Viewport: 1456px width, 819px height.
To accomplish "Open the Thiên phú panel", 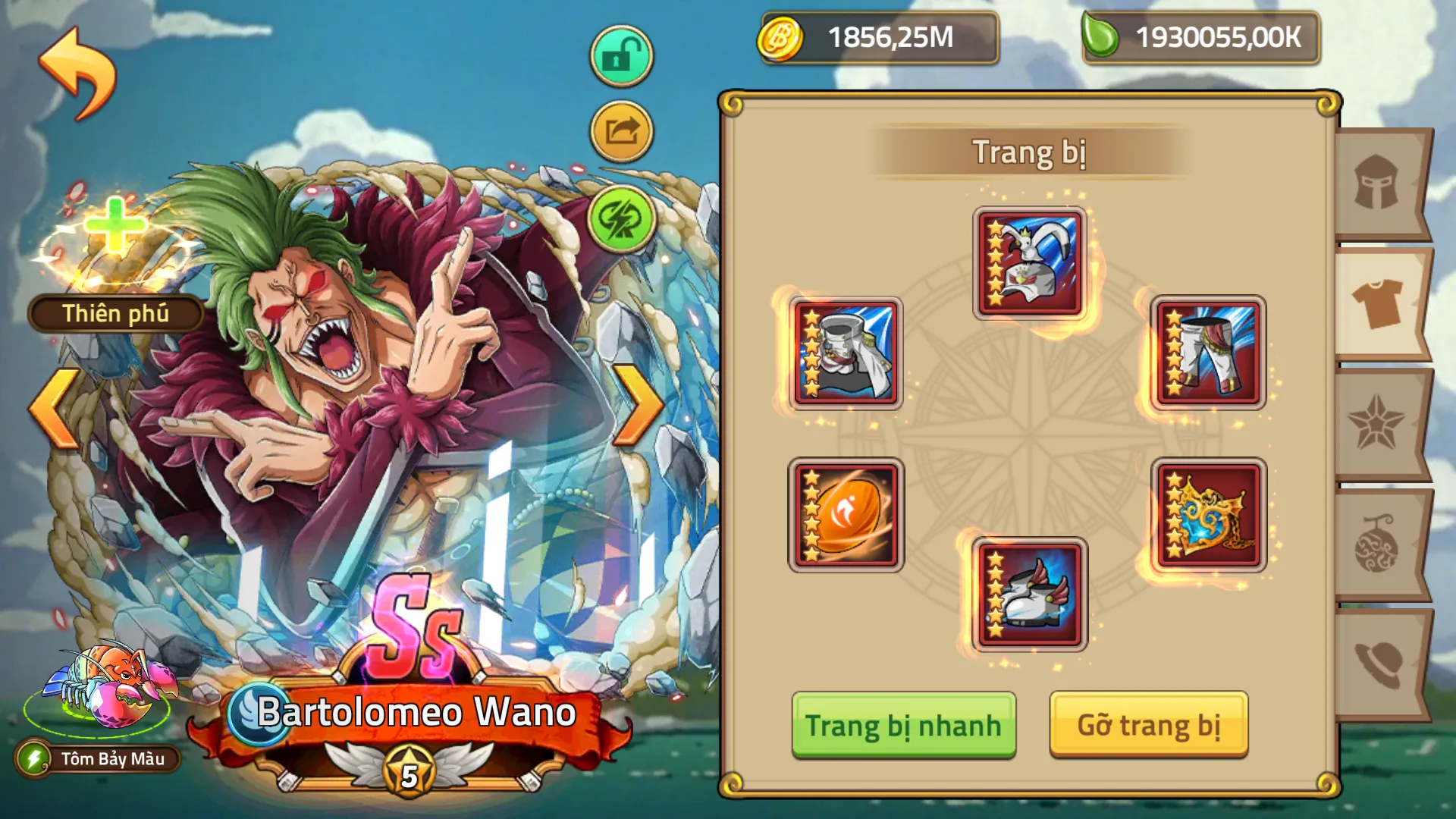I will click(114, 313).
